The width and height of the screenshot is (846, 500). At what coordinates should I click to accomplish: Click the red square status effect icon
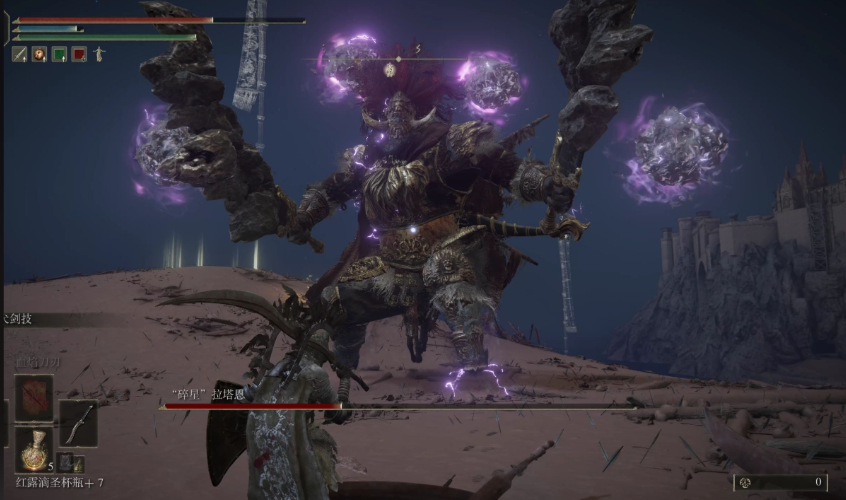point(79,54)
